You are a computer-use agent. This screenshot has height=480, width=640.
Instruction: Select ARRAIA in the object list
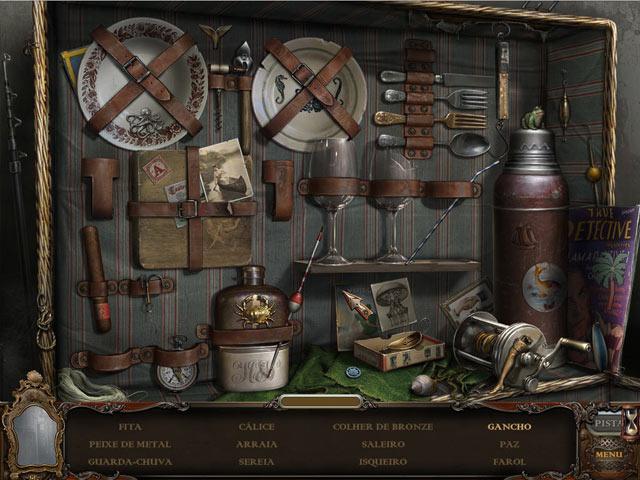pos(257,444)
